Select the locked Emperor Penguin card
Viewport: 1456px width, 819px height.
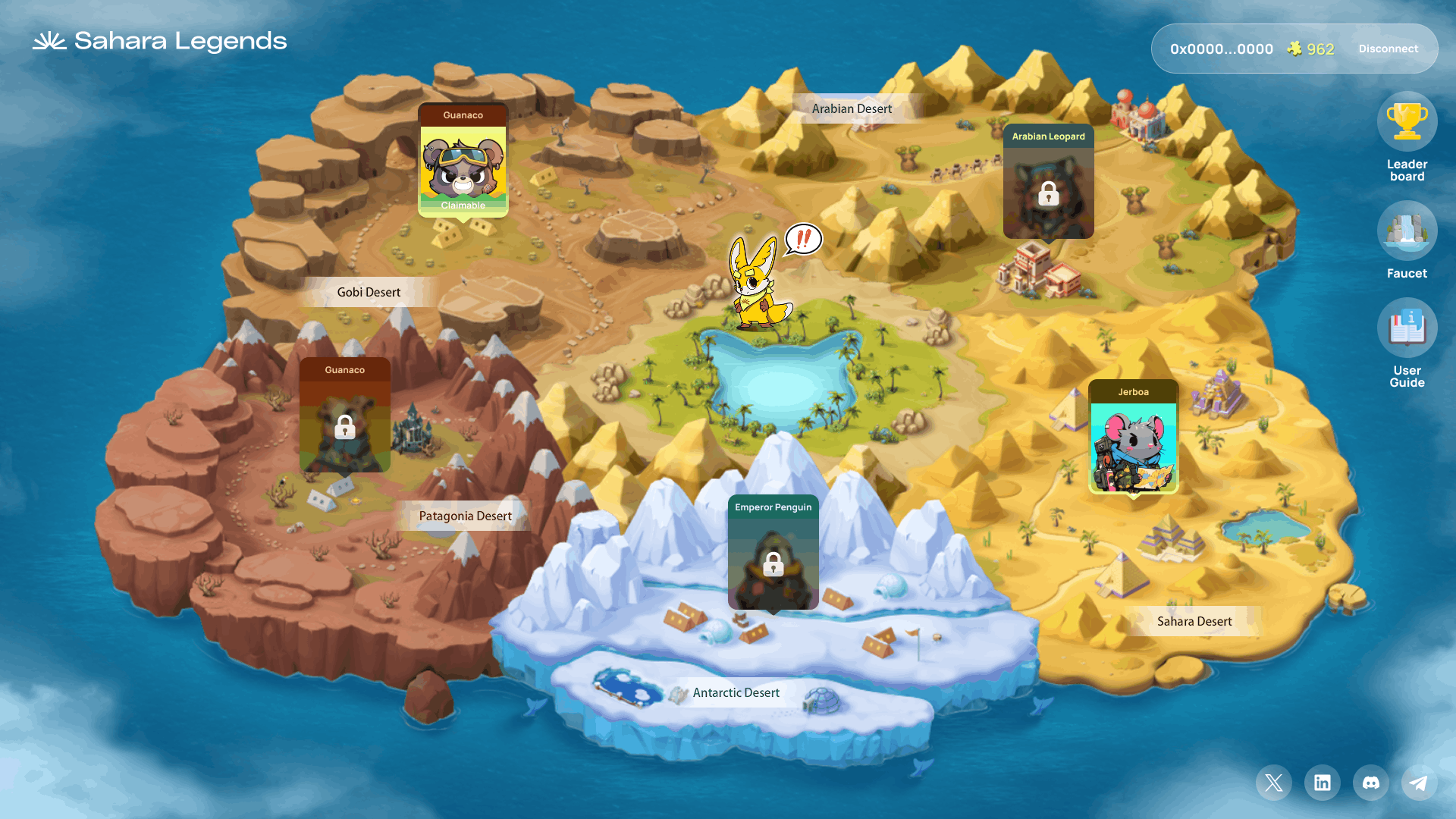pos(773,553)
